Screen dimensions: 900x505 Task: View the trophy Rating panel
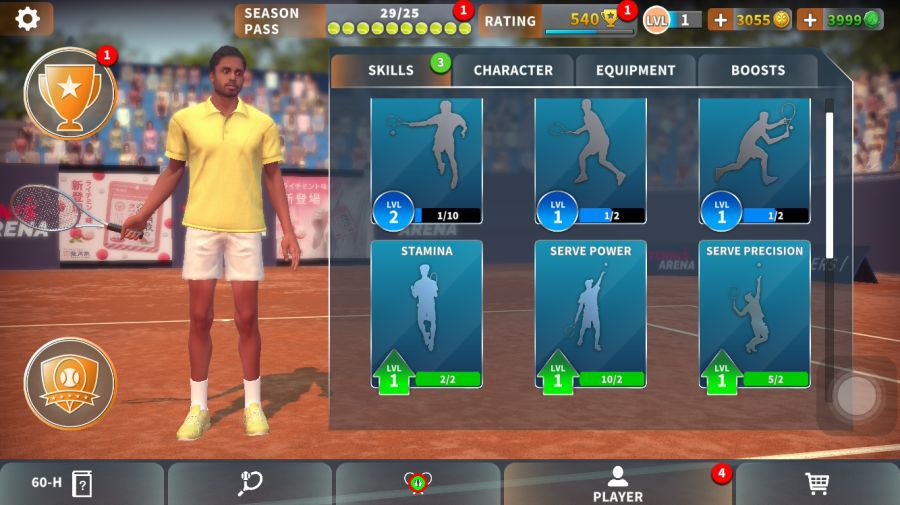pos(555,20)
